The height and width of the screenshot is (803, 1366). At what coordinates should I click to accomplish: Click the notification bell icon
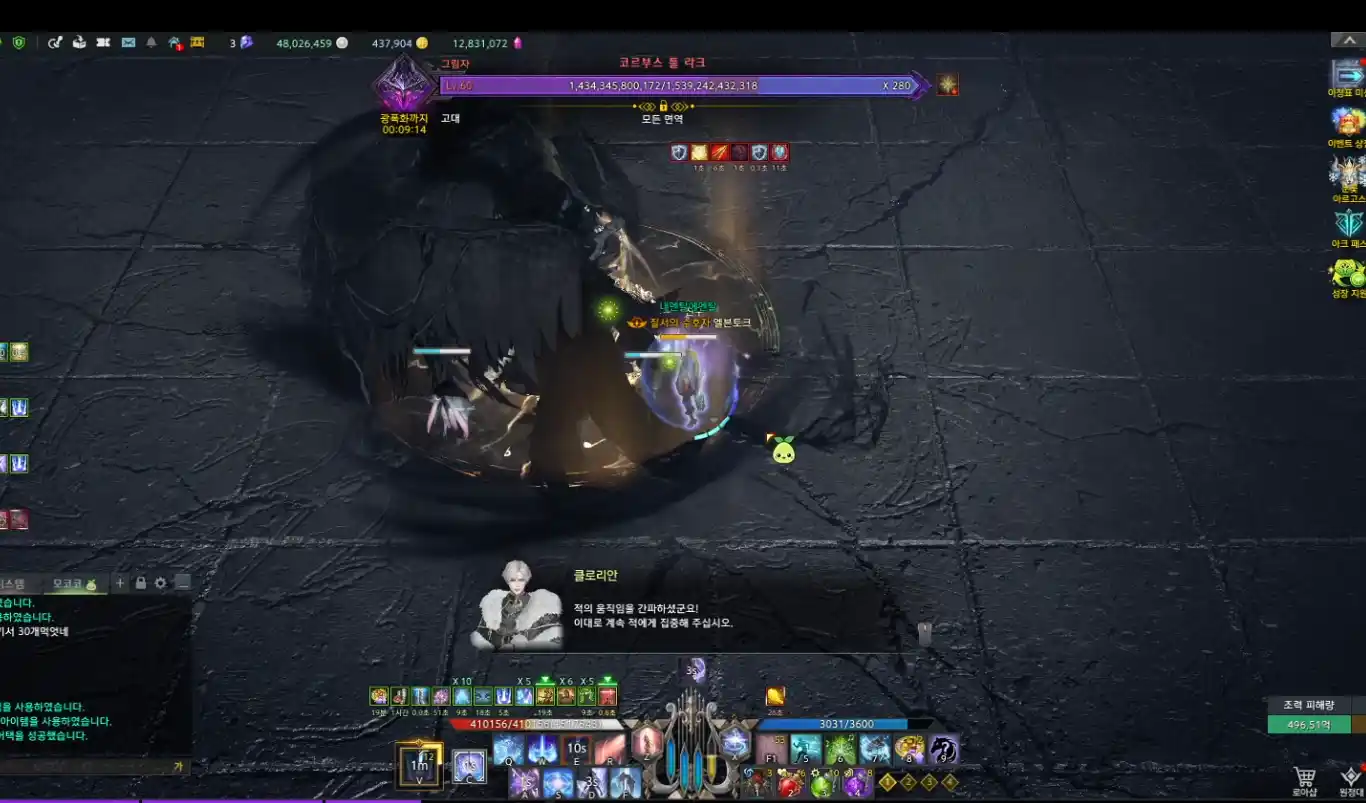(x=151, y=42)
